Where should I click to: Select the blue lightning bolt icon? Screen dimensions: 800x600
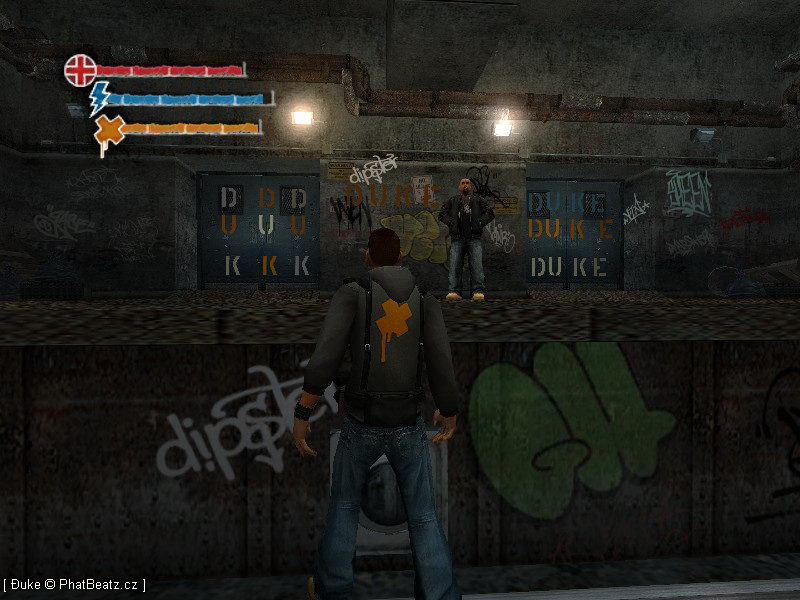point(100,98)
